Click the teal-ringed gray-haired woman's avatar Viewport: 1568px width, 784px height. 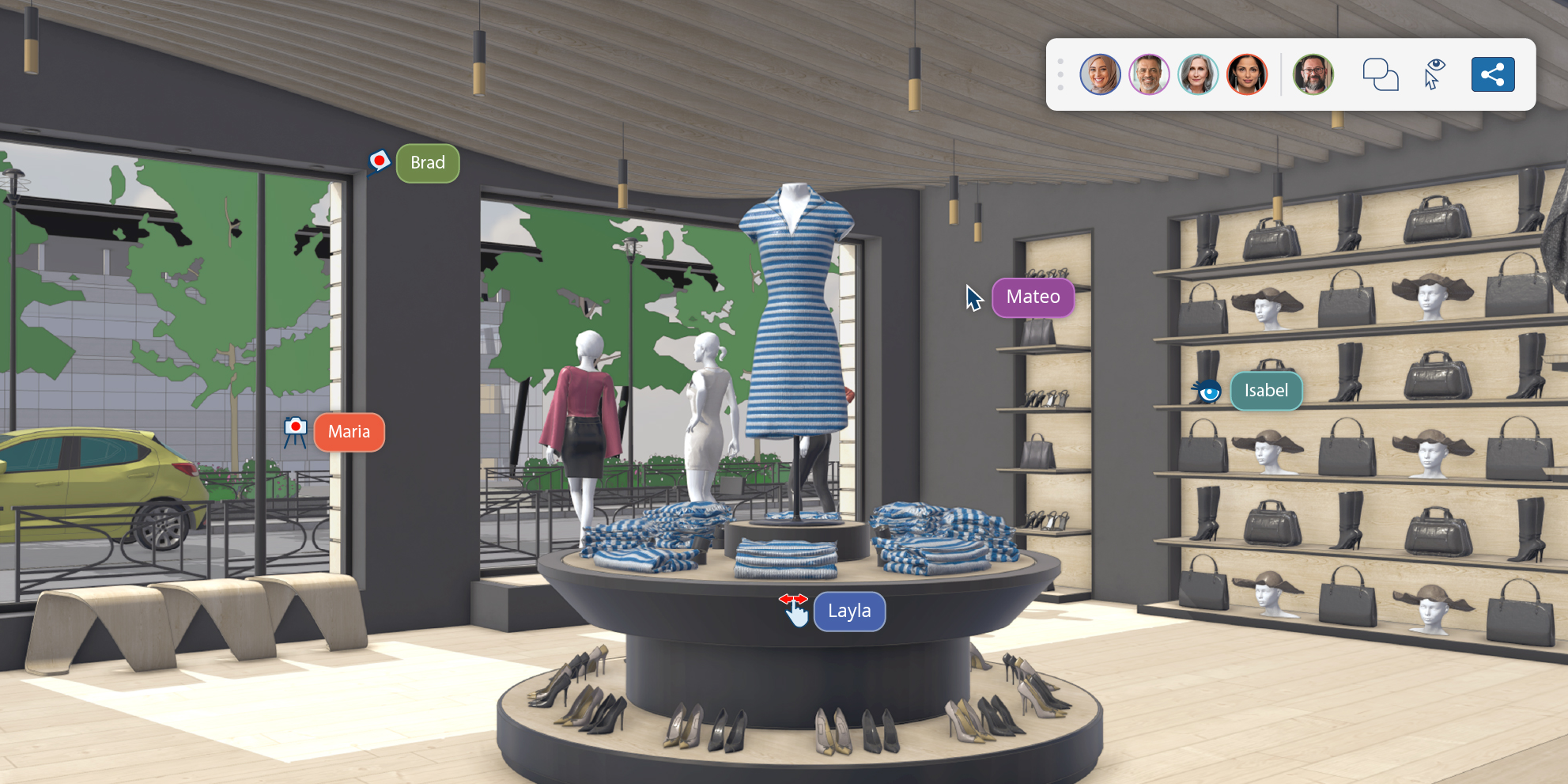pyautogui.click(x=1198, y=74)
